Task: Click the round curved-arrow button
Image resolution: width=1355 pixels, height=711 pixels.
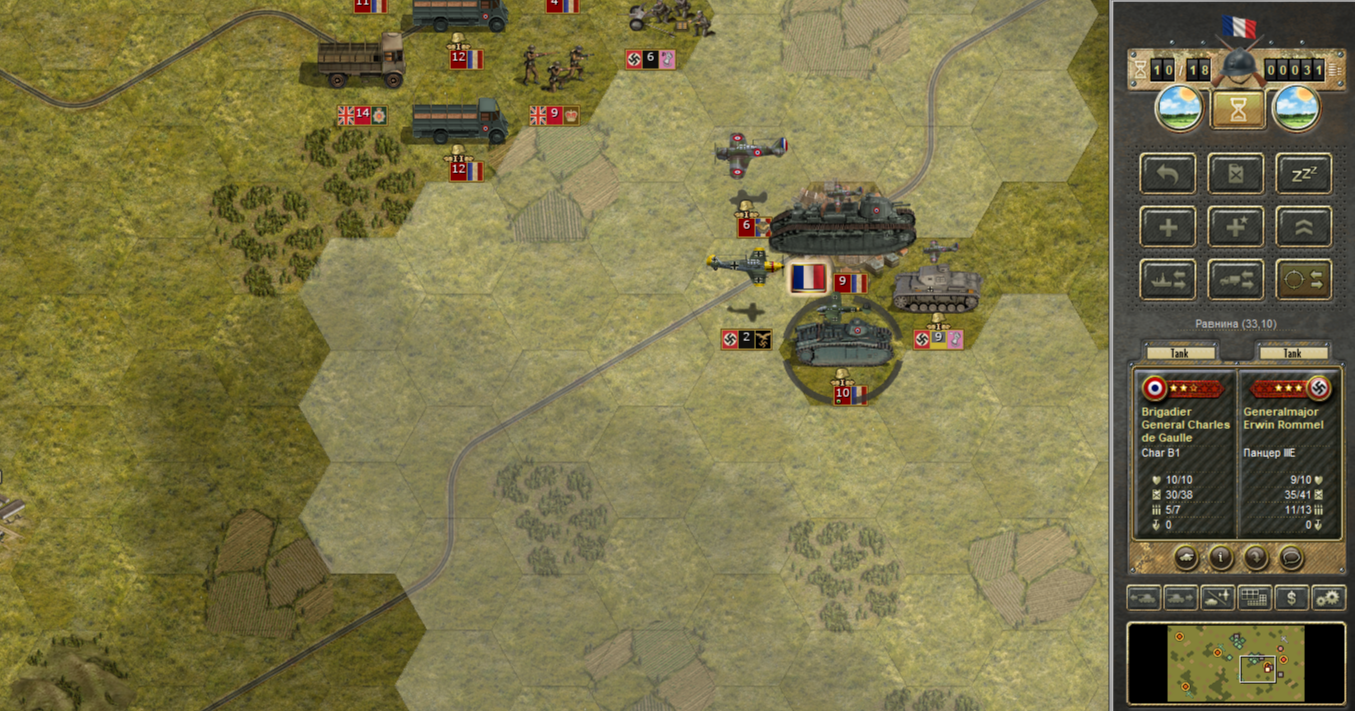Action: 1256,558
